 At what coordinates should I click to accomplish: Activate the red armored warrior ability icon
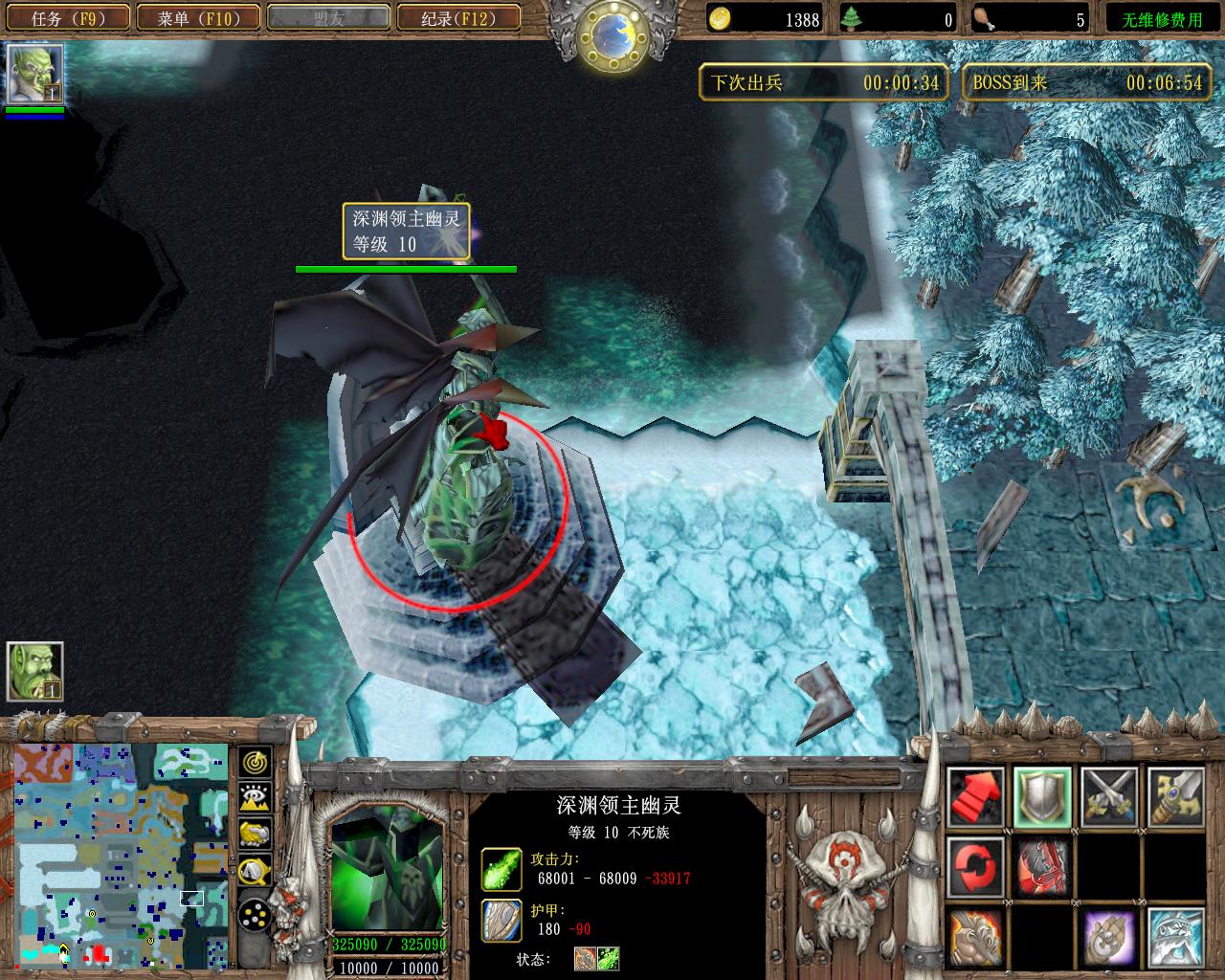pyautogui.click(x=1042, y=864)
